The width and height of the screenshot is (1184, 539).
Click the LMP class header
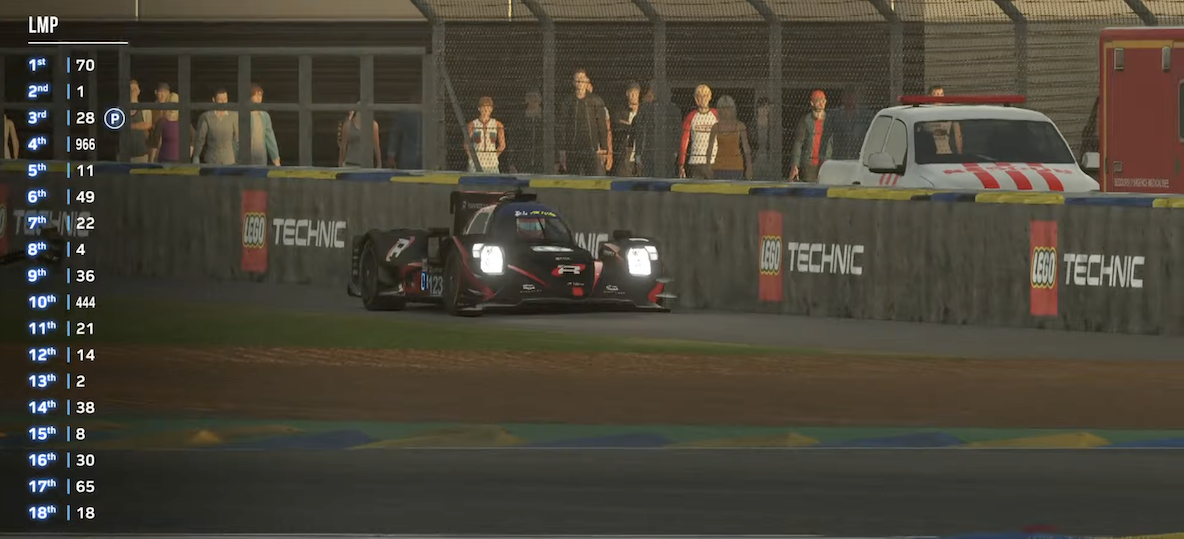click(x=43, y=26)
